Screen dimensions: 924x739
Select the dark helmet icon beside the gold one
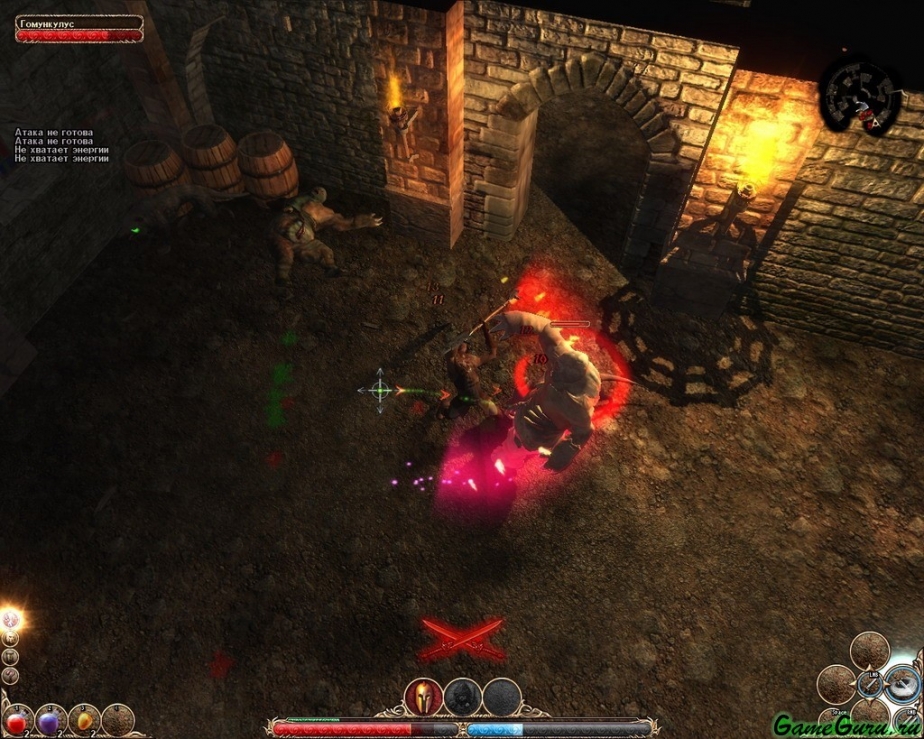click(x=461, y=697)
